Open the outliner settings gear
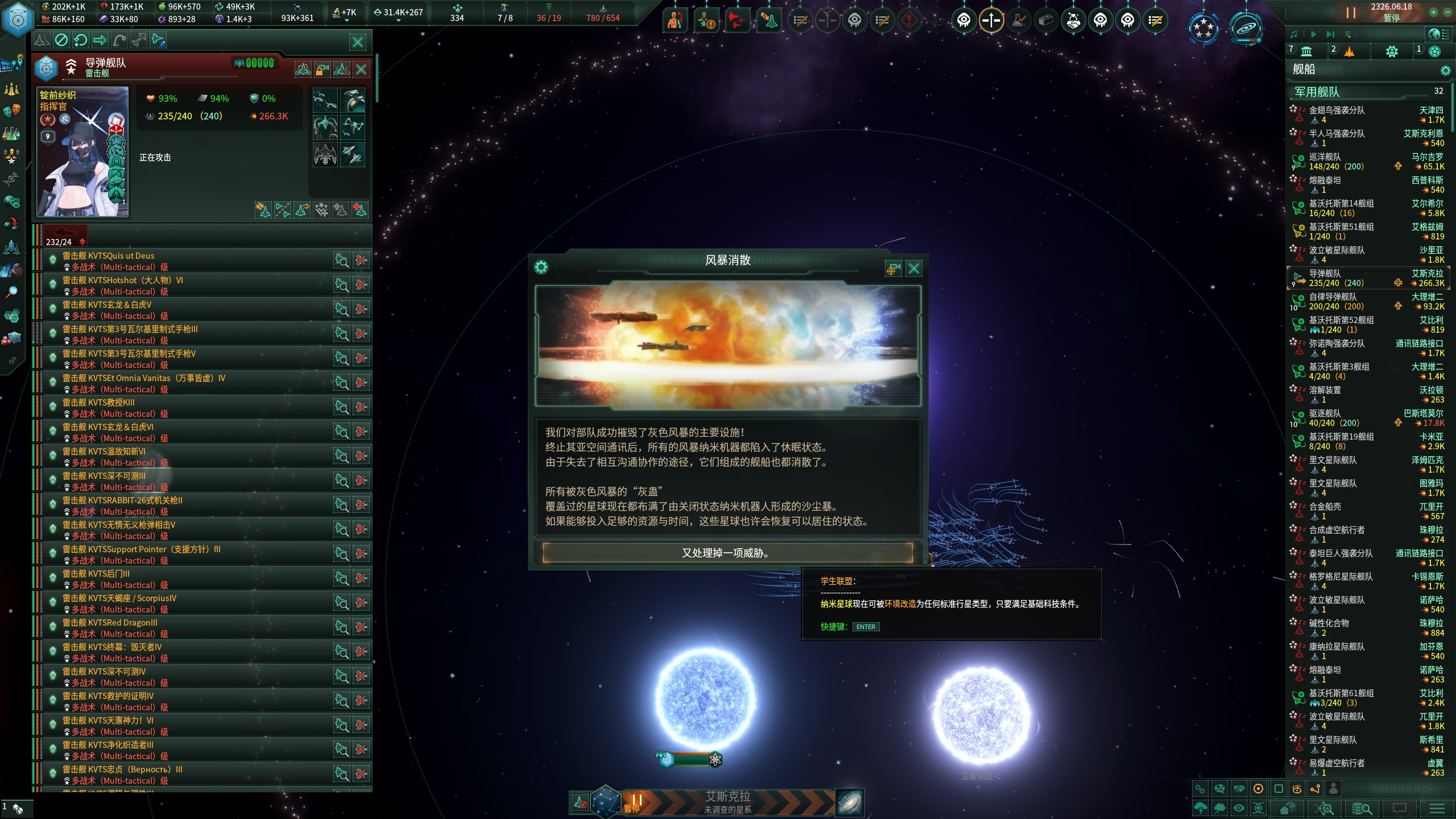 (x=1445, y=71)
